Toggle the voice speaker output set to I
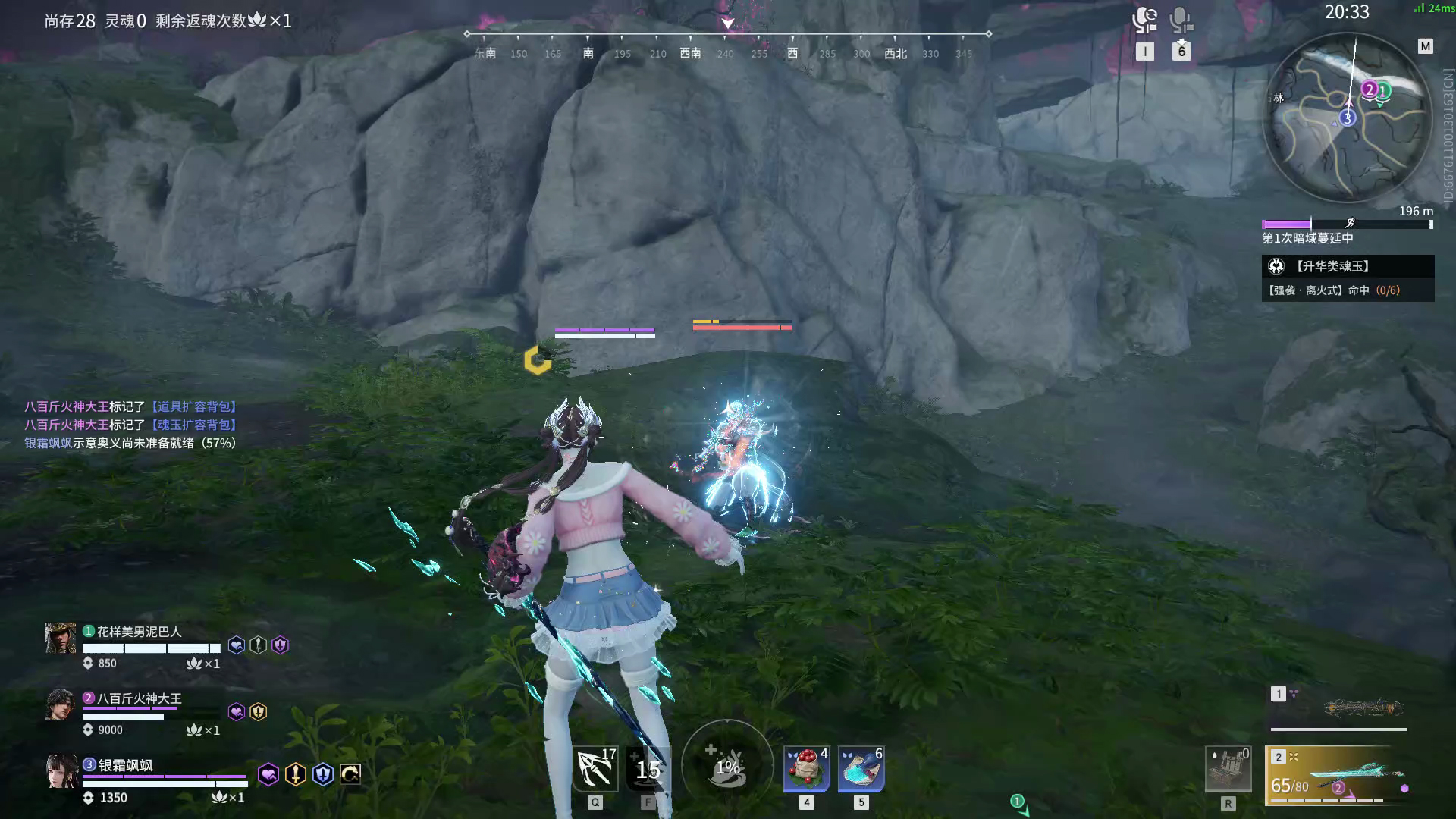The height and width of the screenshot is (819, 1456). click(1145, 21)
